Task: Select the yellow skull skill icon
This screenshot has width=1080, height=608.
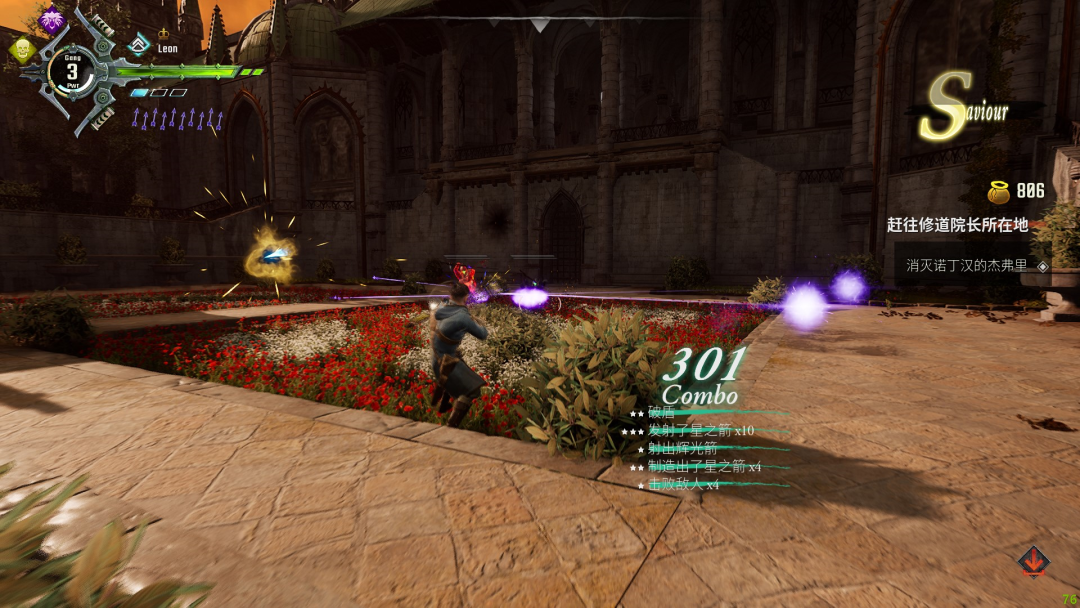Action: [22, 49]
